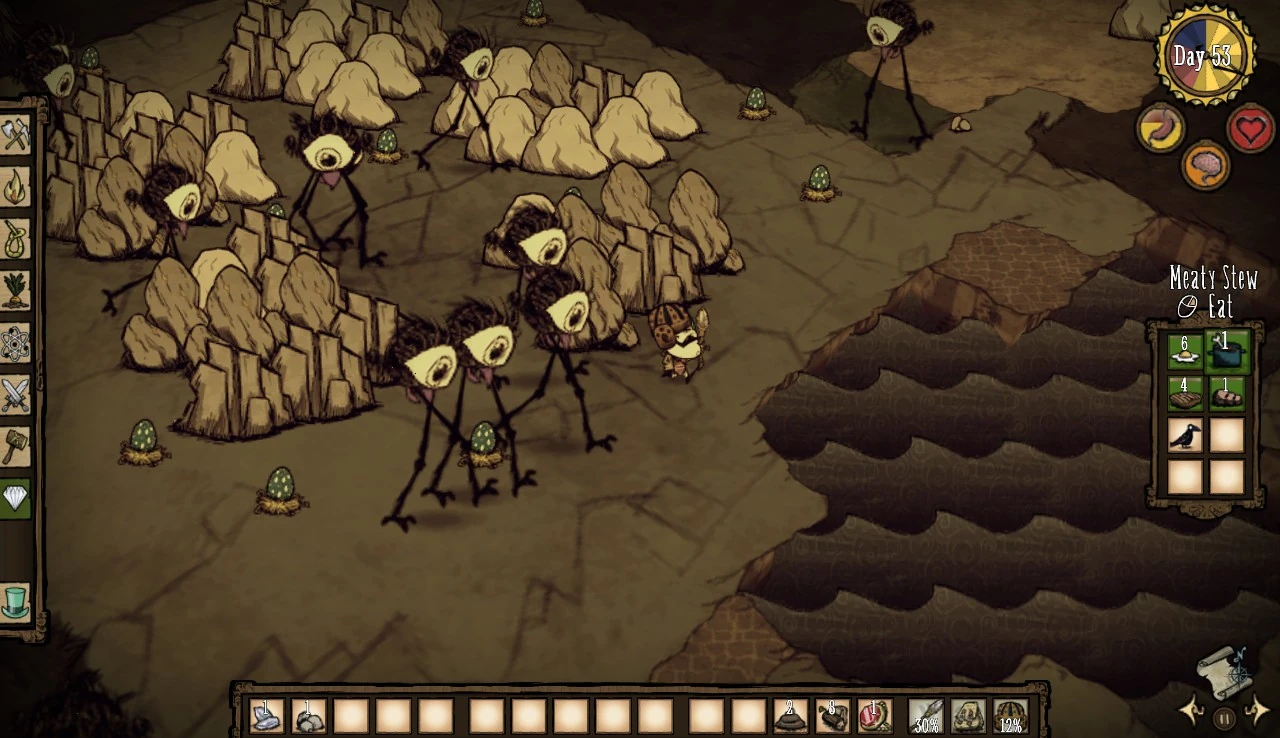
Task: Open the Science crafting tab with the atom icon
Action: click(x=14, y=343)
